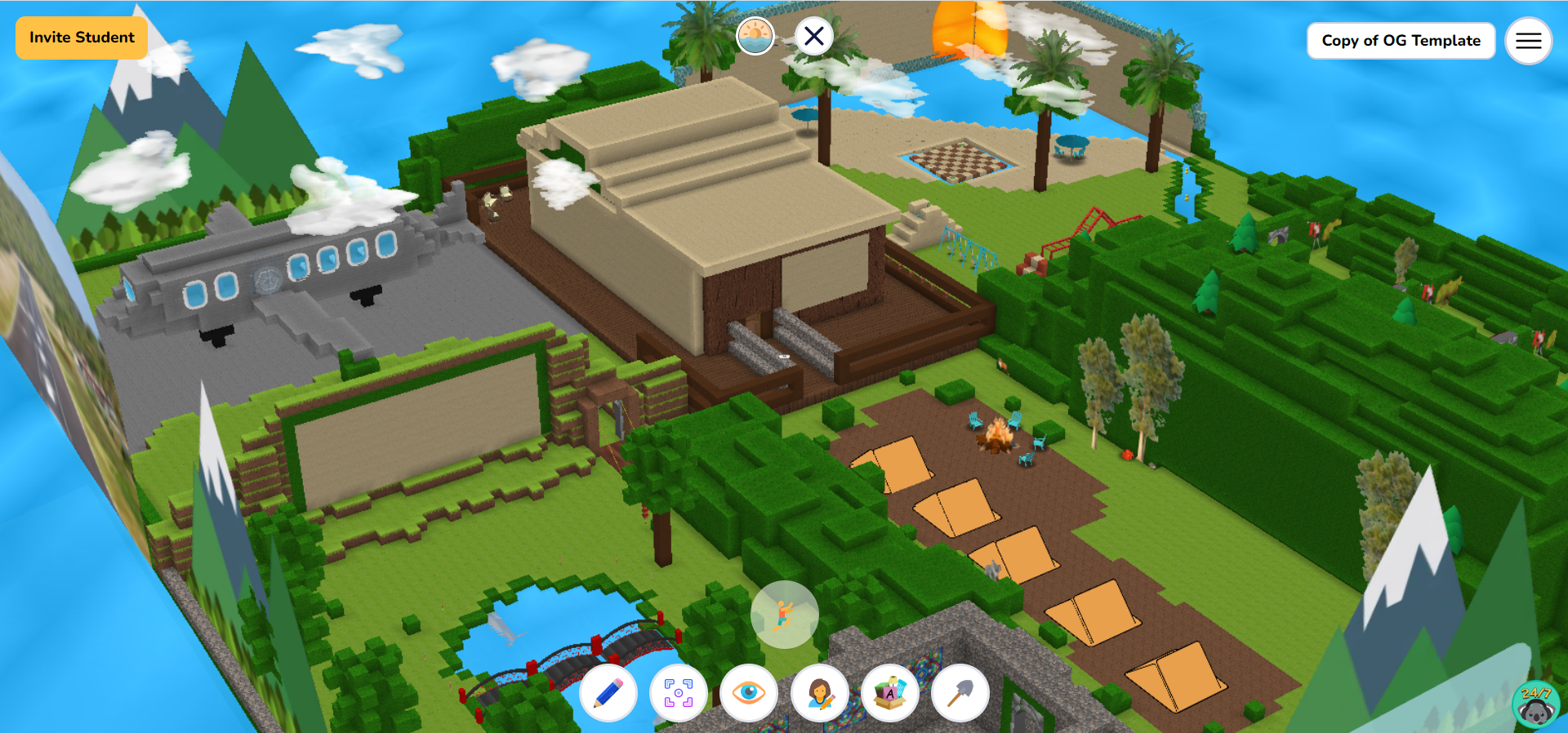
Task: Open the asset box library
Action: (889, 693)
